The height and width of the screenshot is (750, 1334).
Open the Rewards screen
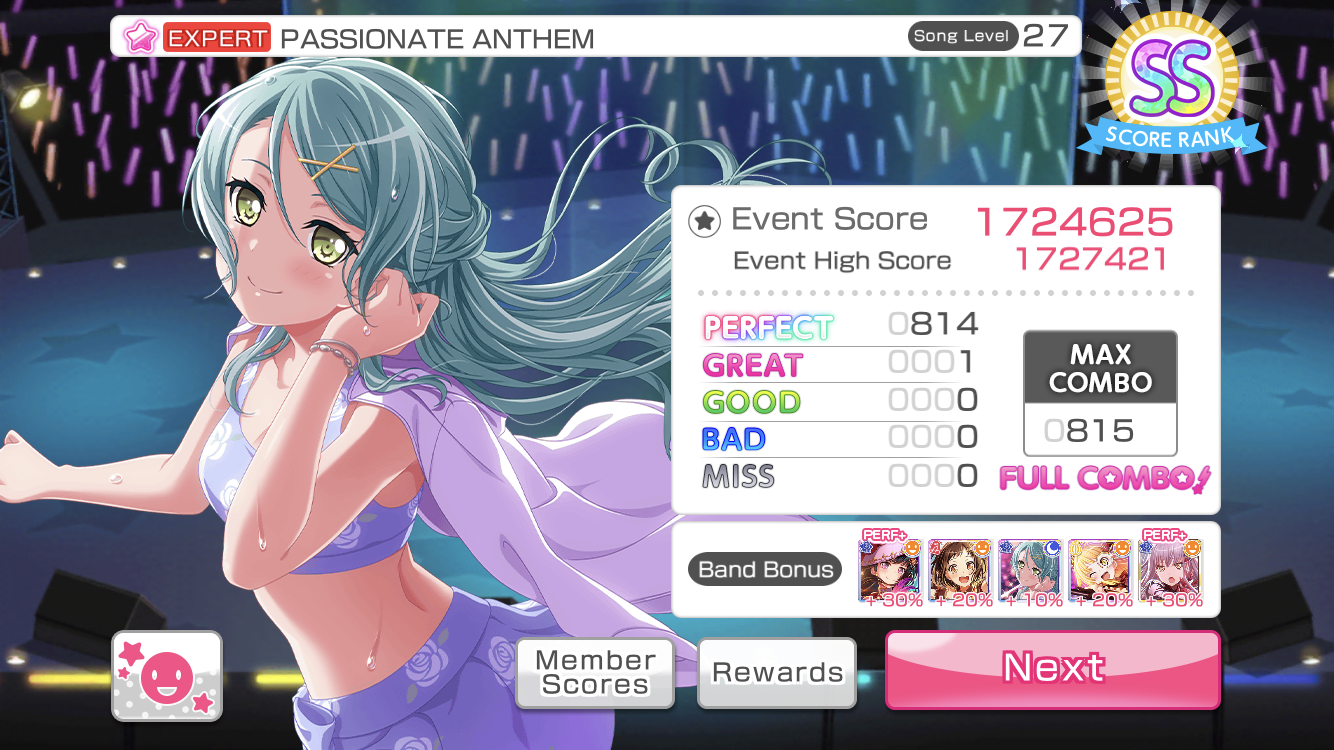click(x=777, y=673)
